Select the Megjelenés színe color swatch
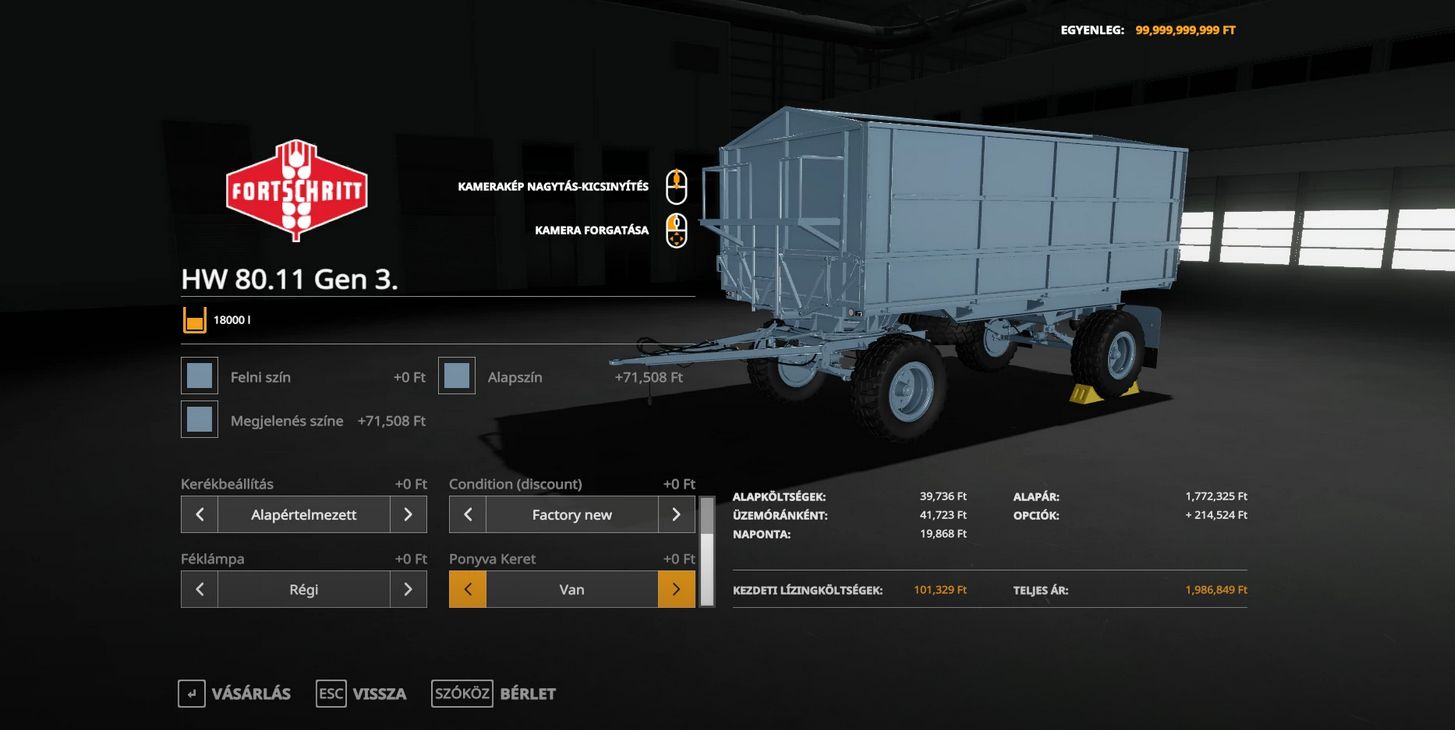1455x730 pixels. pos(200,420)
